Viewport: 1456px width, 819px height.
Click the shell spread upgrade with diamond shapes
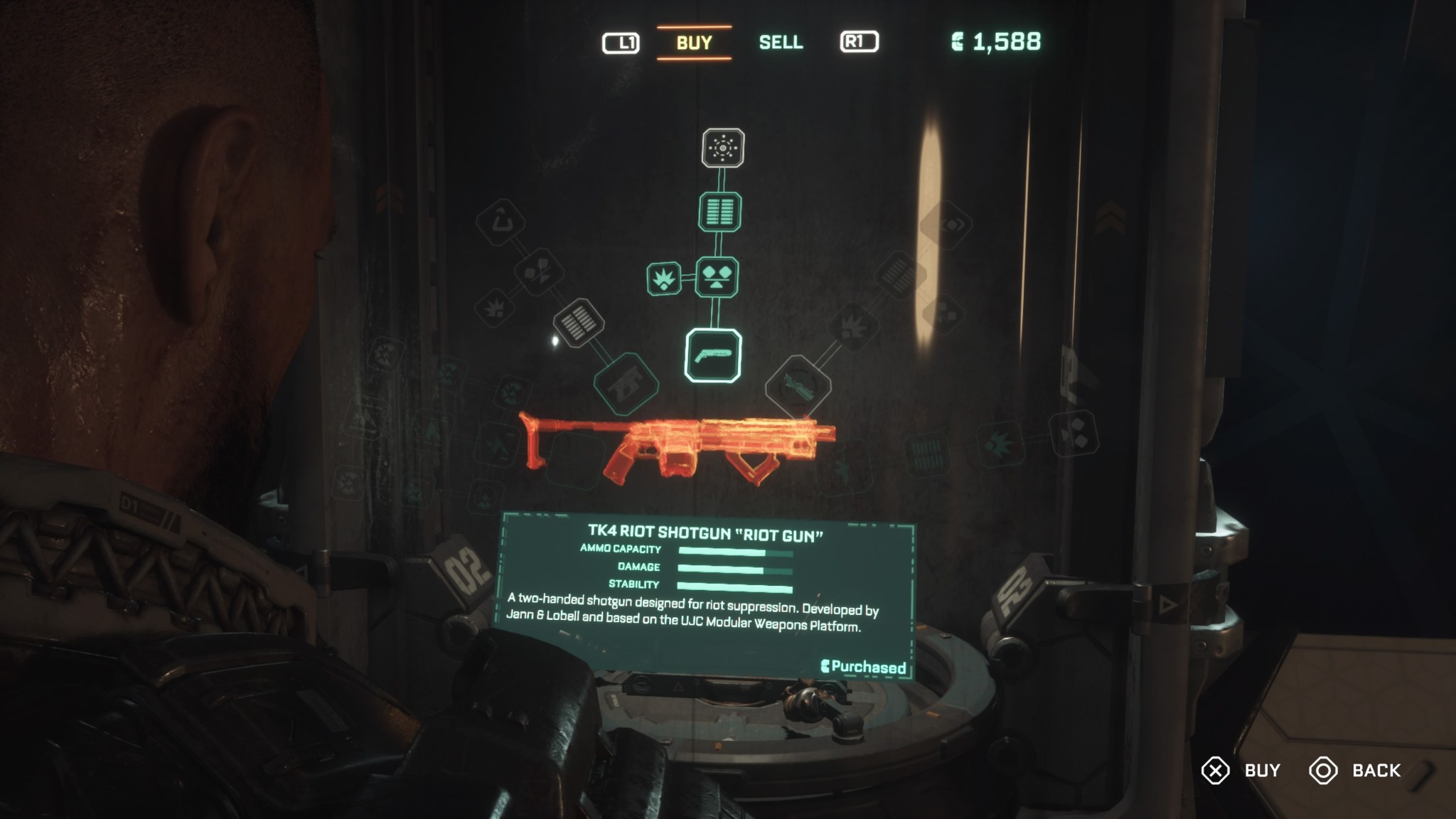tap(717, 277)
